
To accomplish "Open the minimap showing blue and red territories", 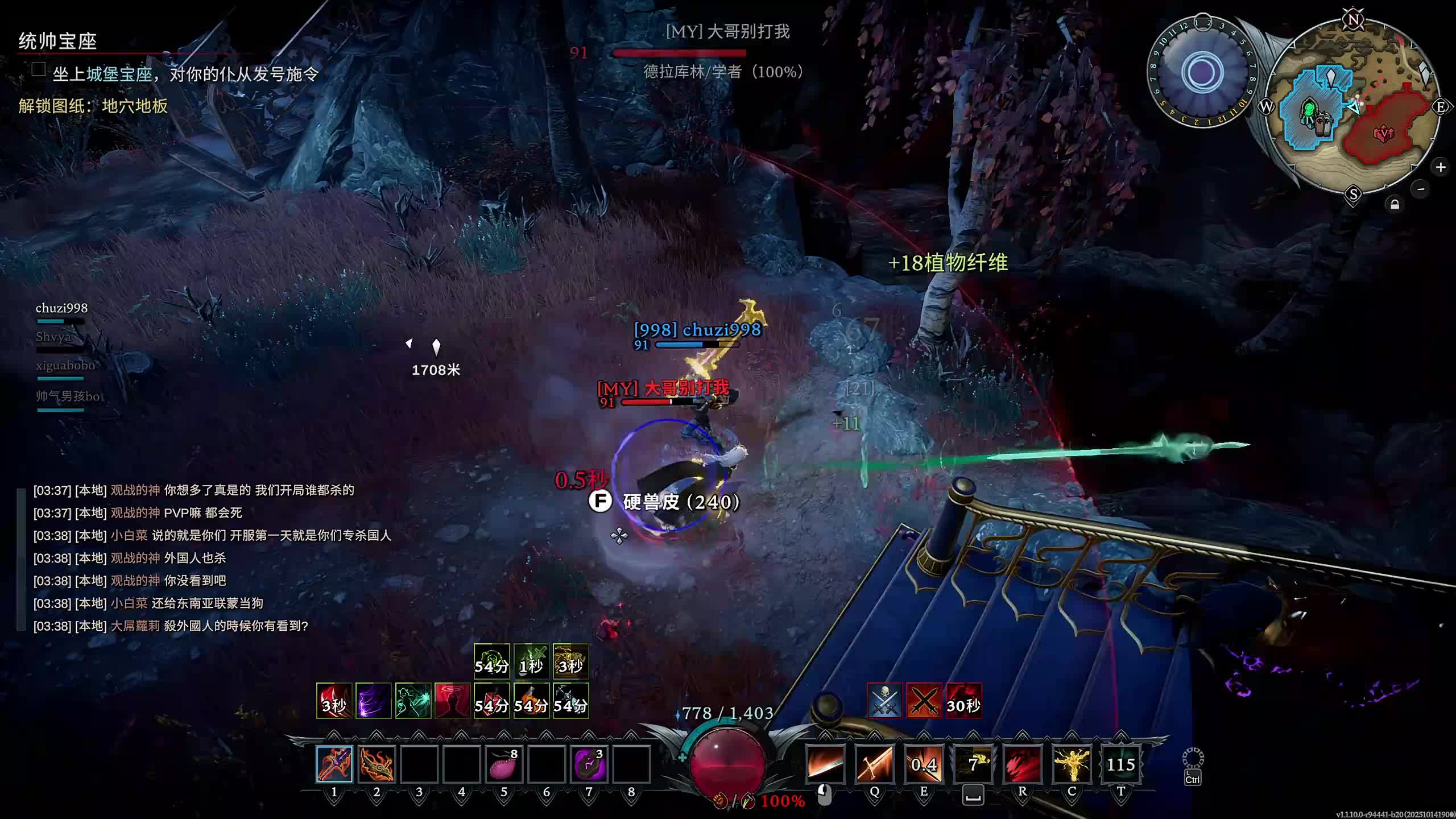I will (1354, 108).
